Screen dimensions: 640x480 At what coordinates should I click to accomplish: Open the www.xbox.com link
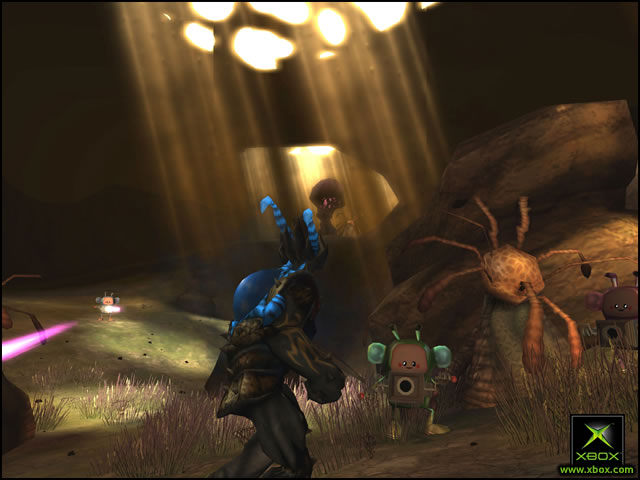[596, 469]
